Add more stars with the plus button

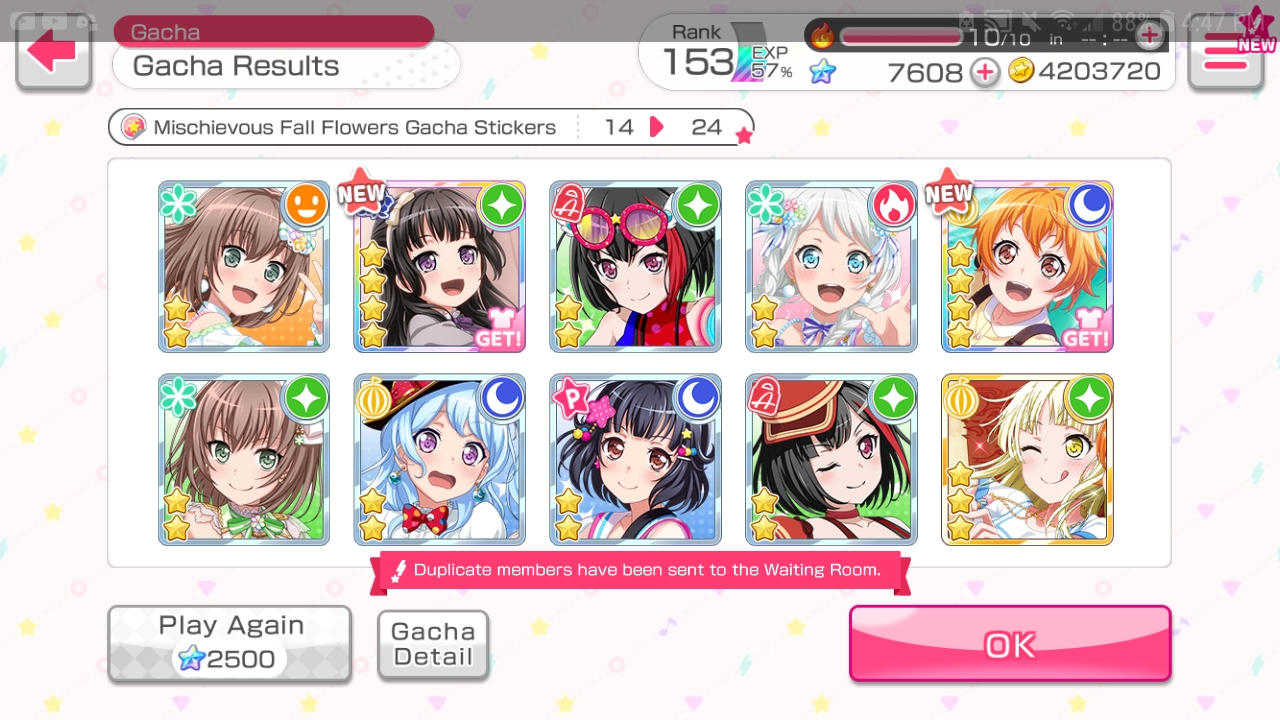[x=985, y=72]
